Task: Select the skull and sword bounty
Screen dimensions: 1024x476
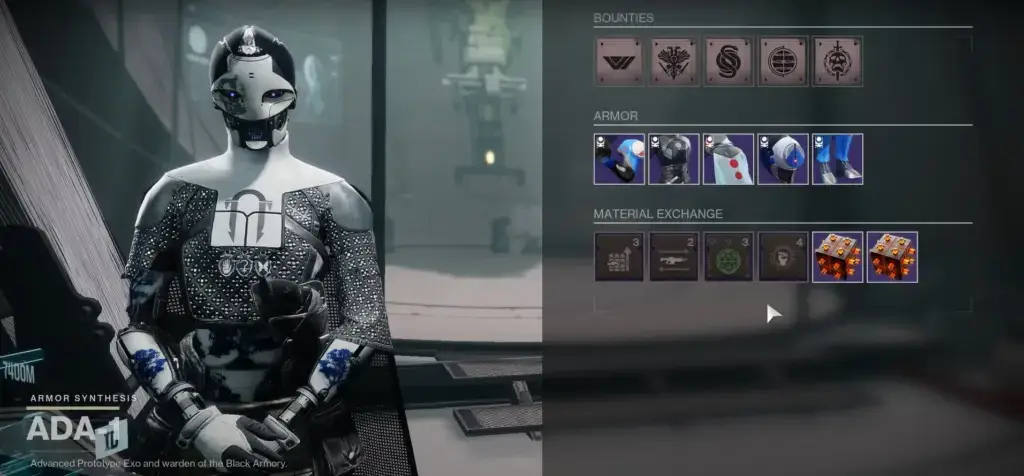Action: pos(837,61)
